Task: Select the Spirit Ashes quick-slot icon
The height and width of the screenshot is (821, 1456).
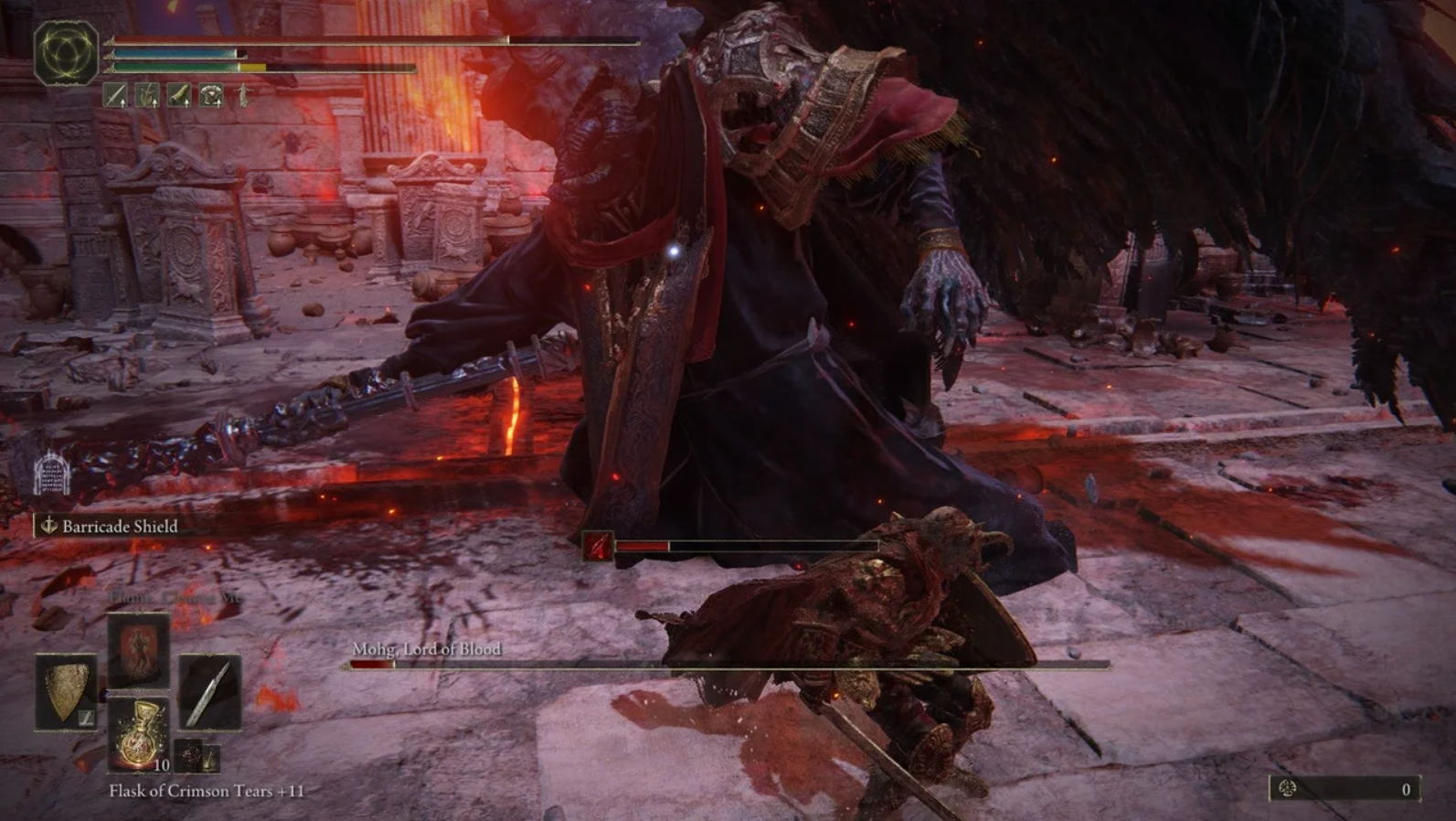Action: click(x=148, y=96)
